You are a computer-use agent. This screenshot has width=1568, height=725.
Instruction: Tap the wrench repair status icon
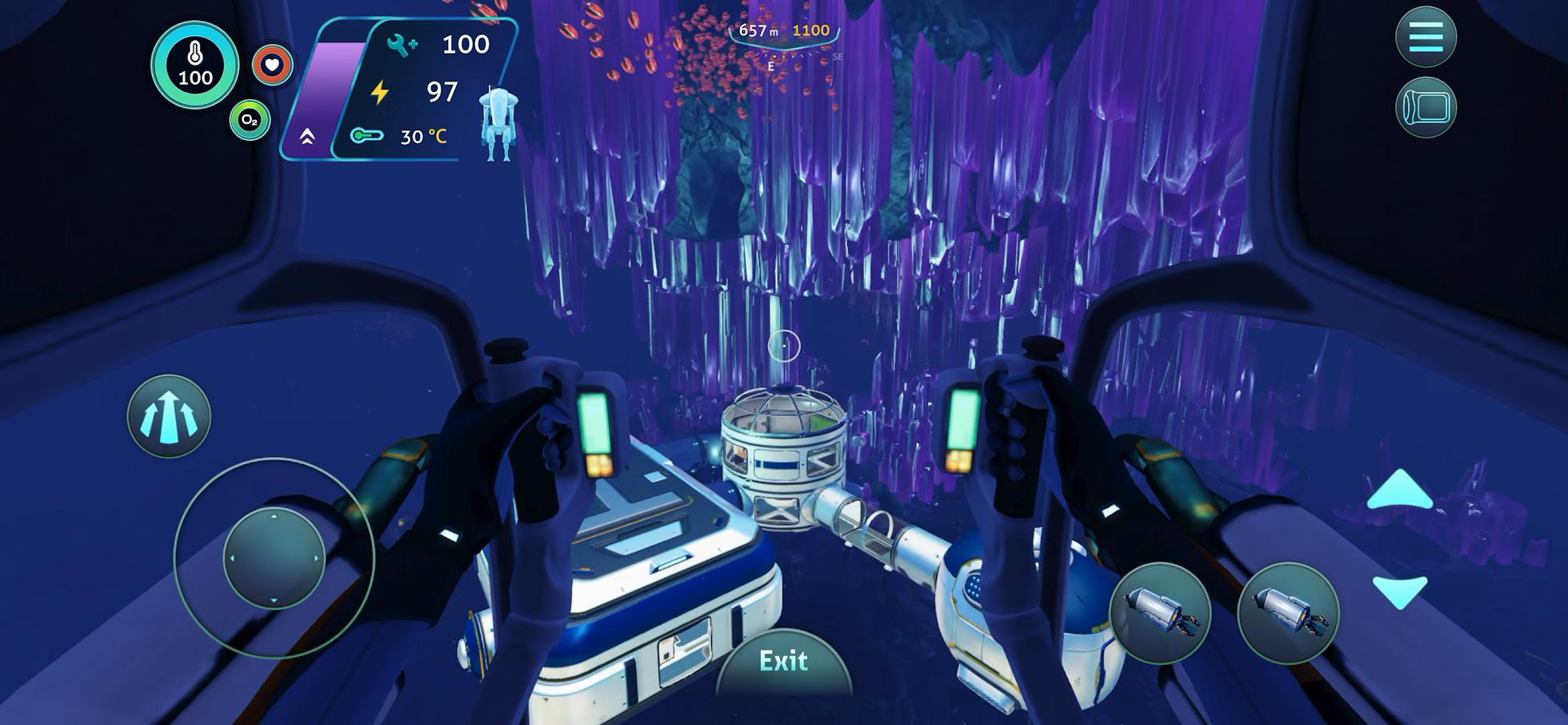click(x=399, y=44)
